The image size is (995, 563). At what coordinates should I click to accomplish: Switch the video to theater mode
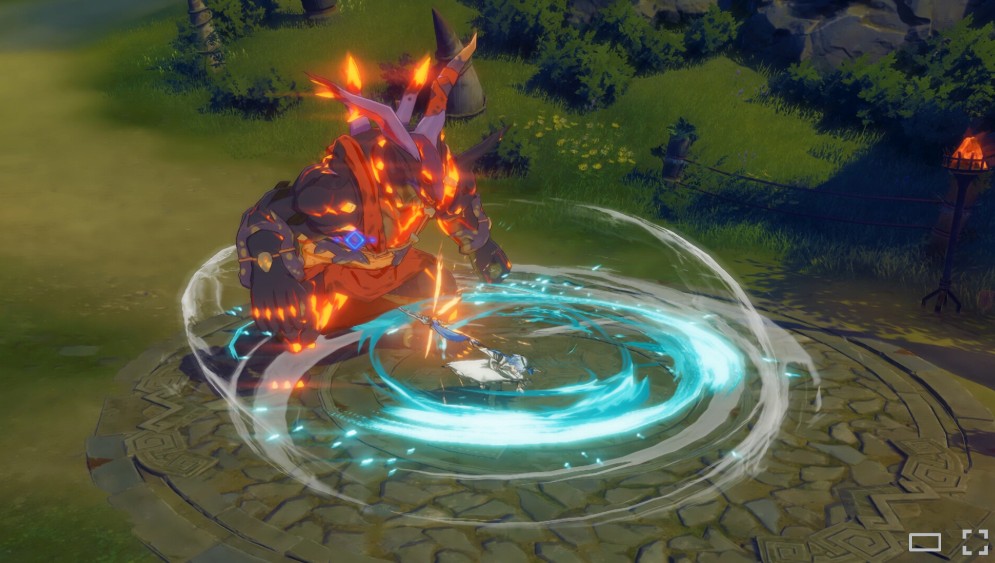(x=925, y=542)
